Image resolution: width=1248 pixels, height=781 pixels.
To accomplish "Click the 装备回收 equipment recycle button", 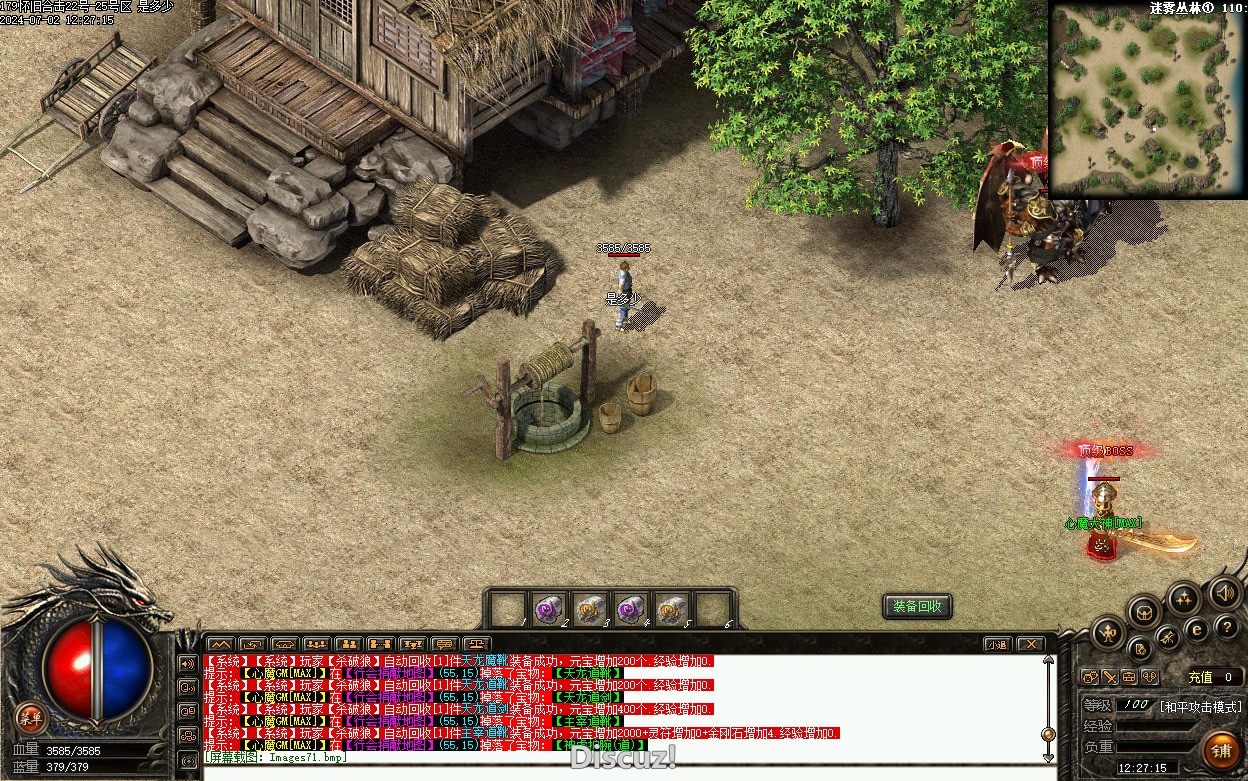I will [917, 607].
